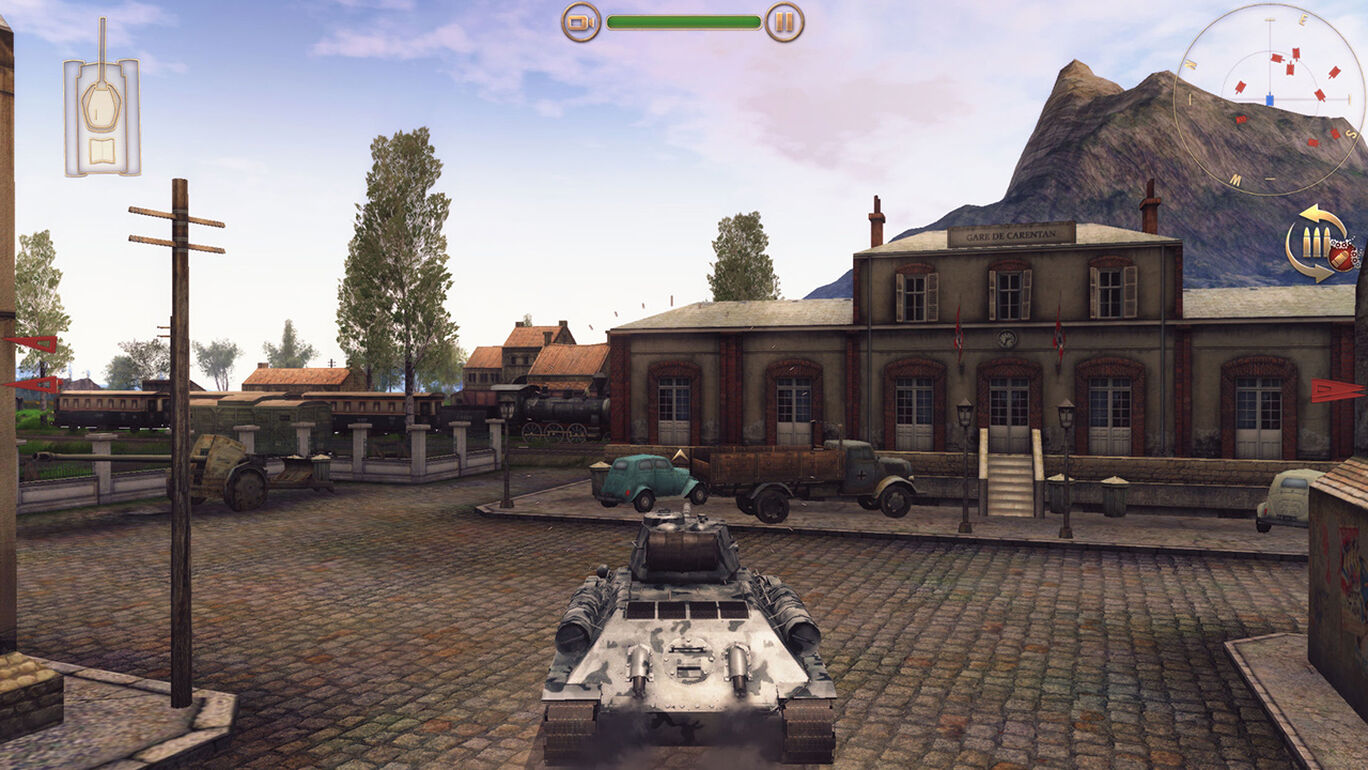The height and width of the screenshot is (770, 1368).
Task: Open the circular radar minimap
Action: click(1270, 98)
